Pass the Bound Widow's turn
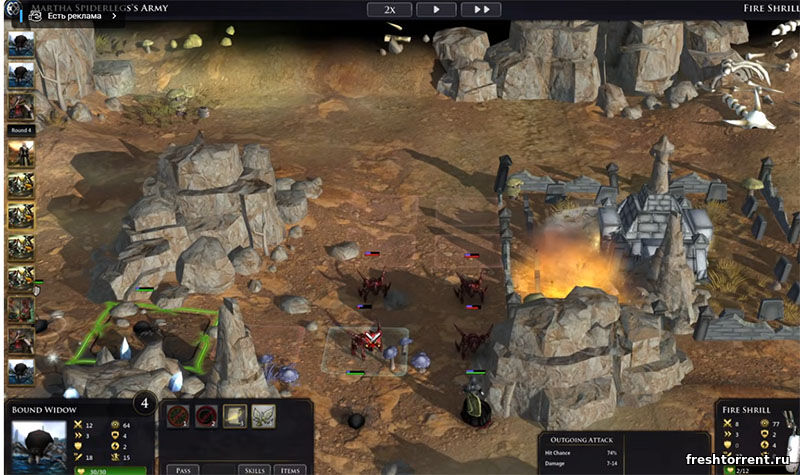 coord(183,469)
